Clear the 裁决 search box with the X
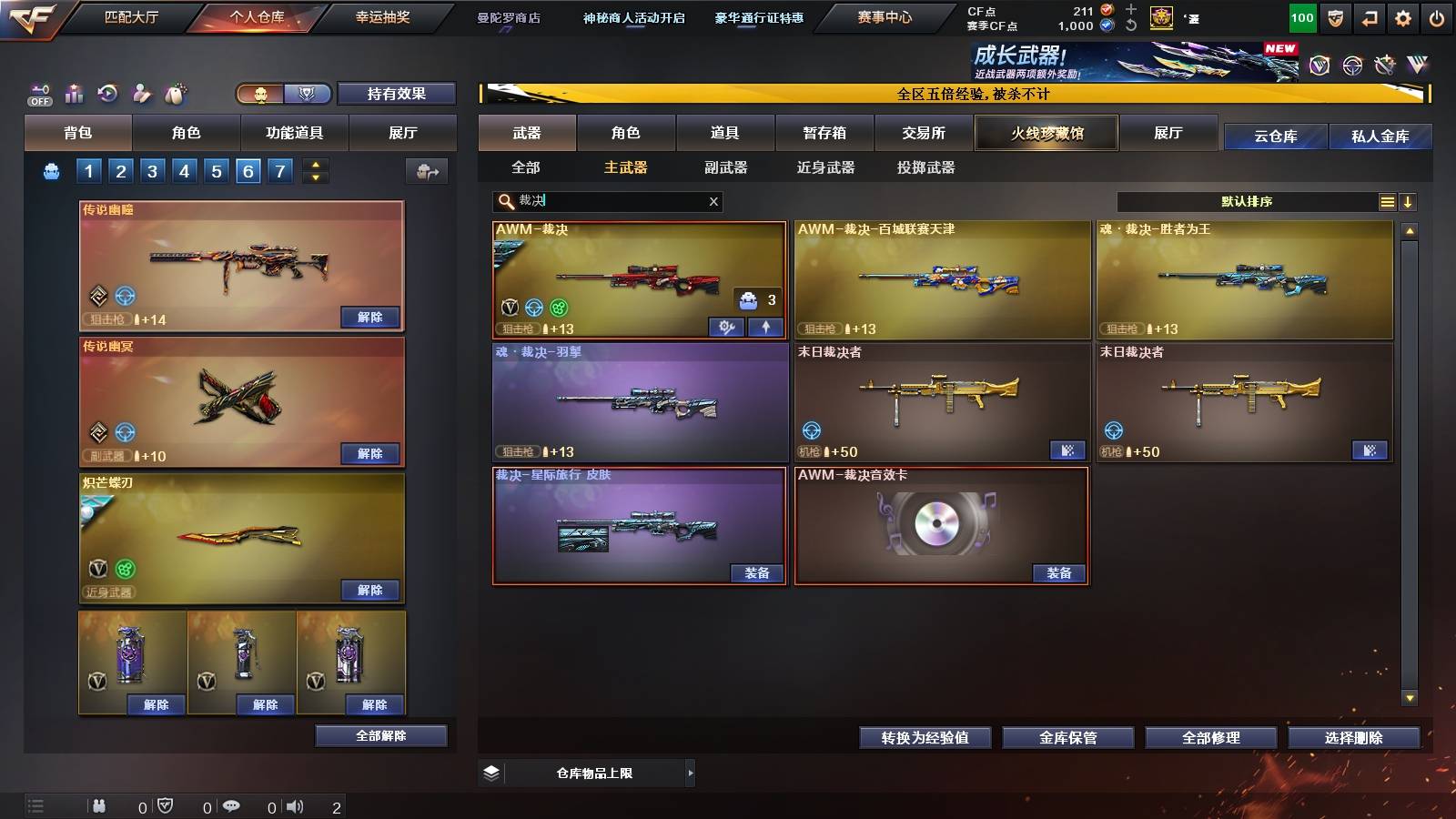 713,202
